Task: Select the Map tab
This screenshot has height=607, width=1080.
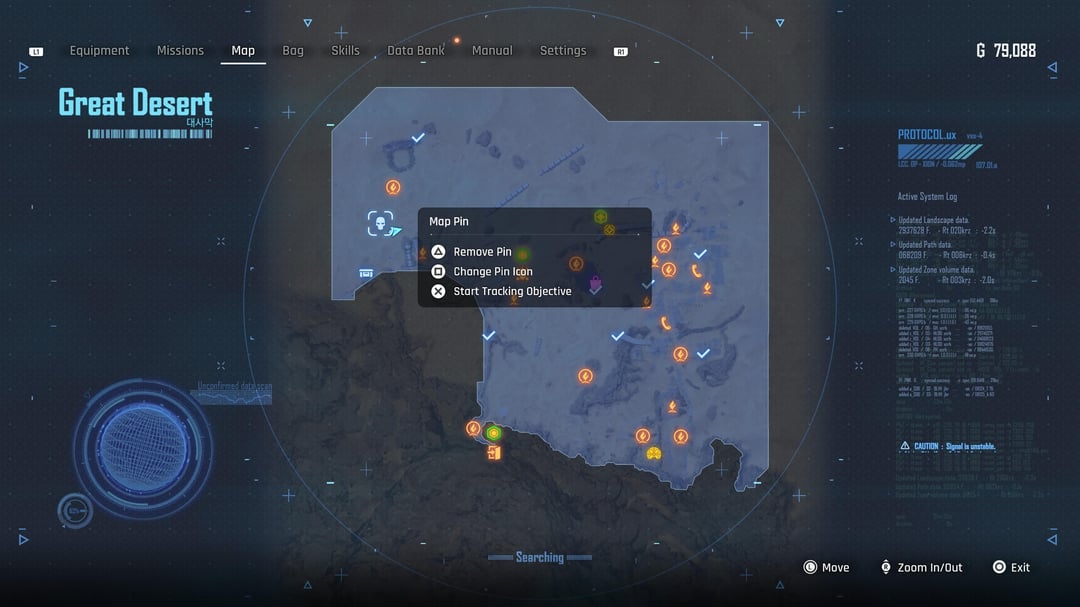Action: pyautogui.click(x=243, y=51)
